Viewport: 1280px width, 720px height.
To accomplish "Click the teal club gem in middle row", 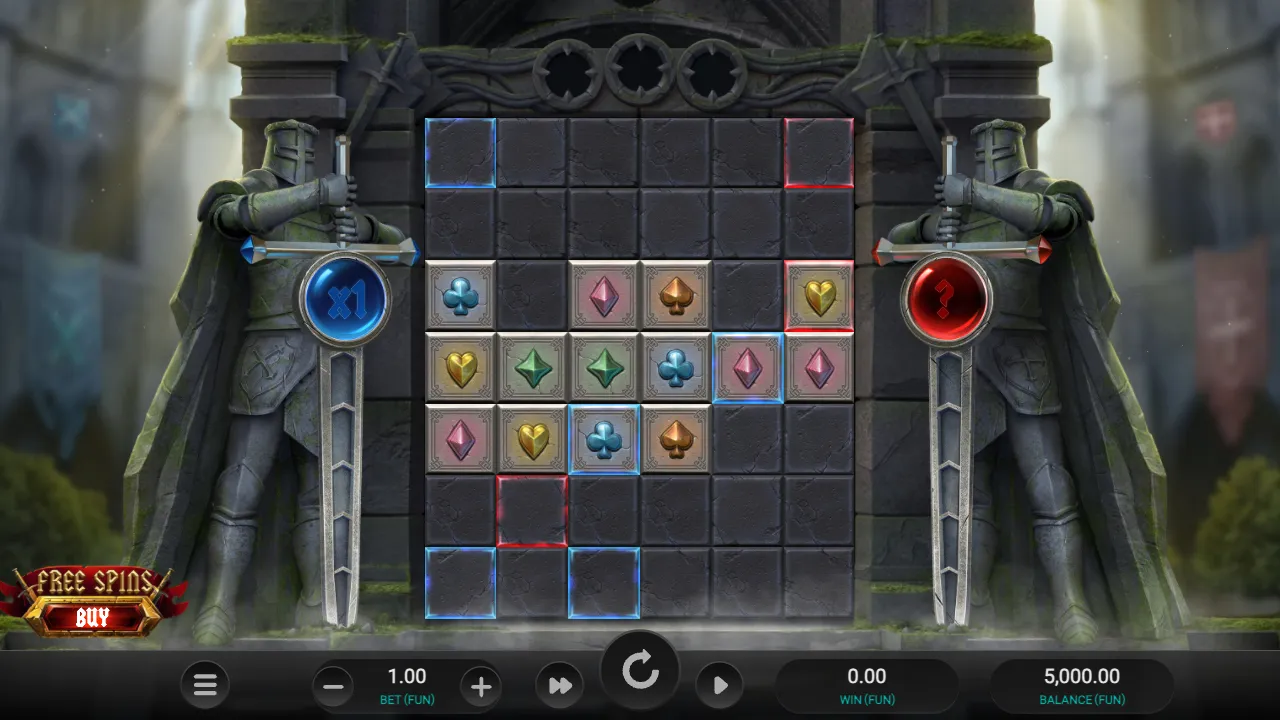I will 676,367.
